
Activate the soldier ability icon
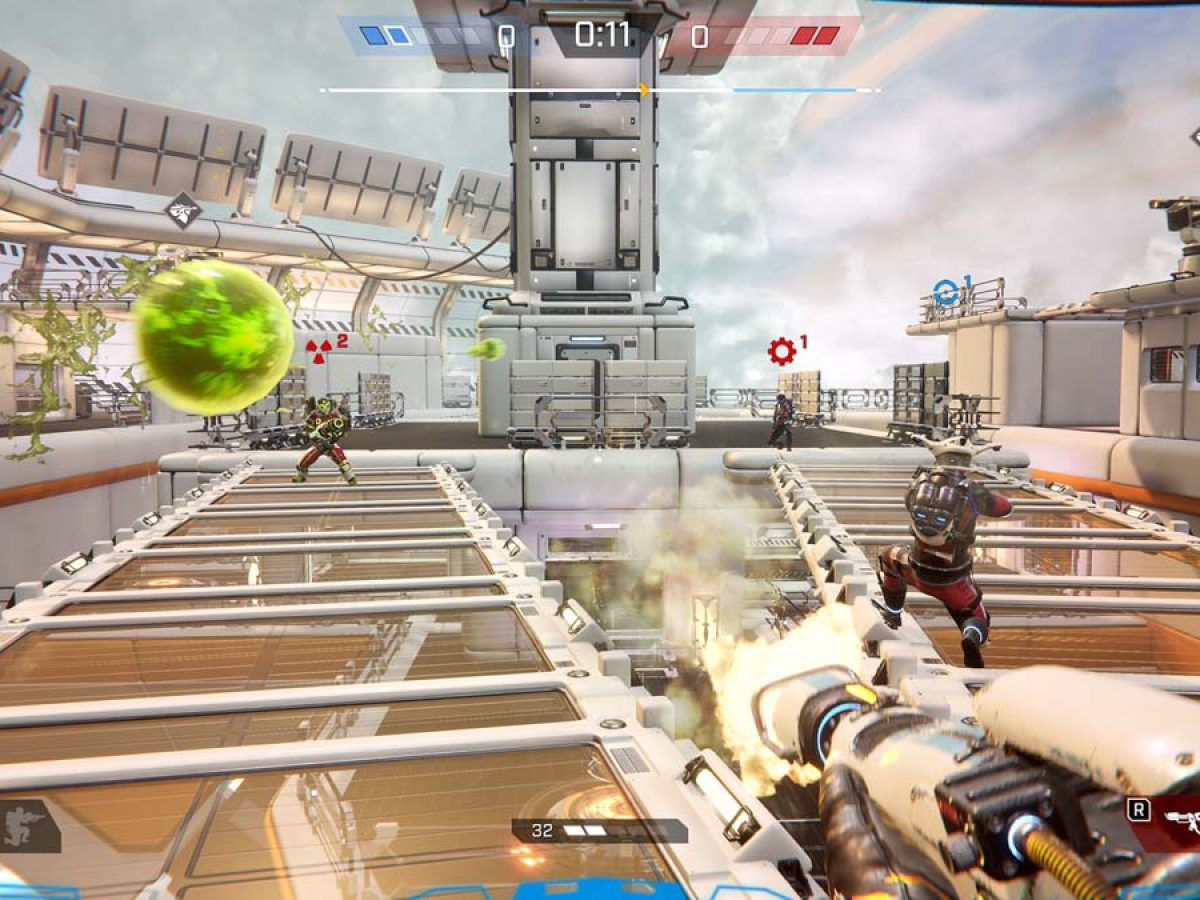point(25,826)
